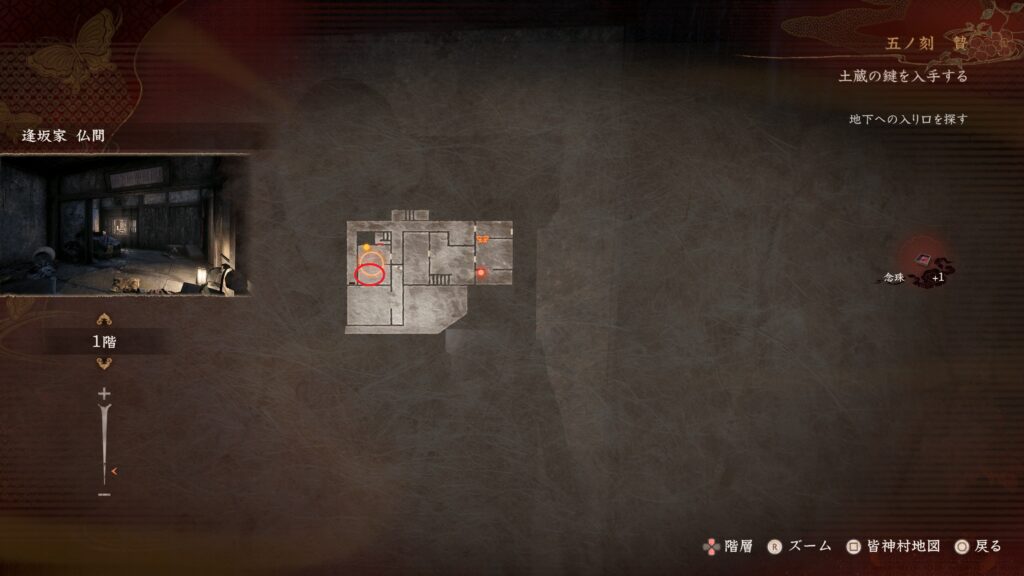Select the floor-down arrow below 1階
Image resolution: width=1024 pixels, height=576 pixels.
(103, 363)
